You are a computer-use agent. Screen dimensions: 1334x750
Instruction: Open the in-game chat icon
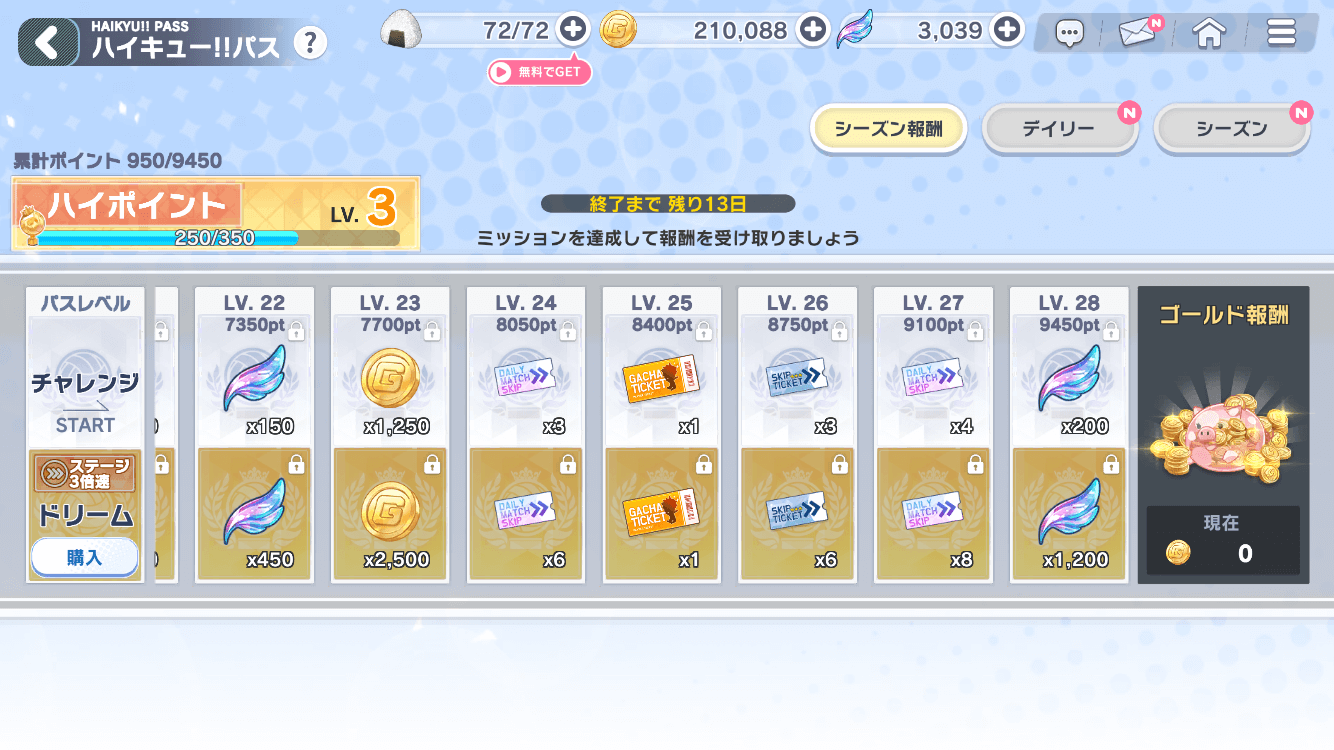point(1069,32)
